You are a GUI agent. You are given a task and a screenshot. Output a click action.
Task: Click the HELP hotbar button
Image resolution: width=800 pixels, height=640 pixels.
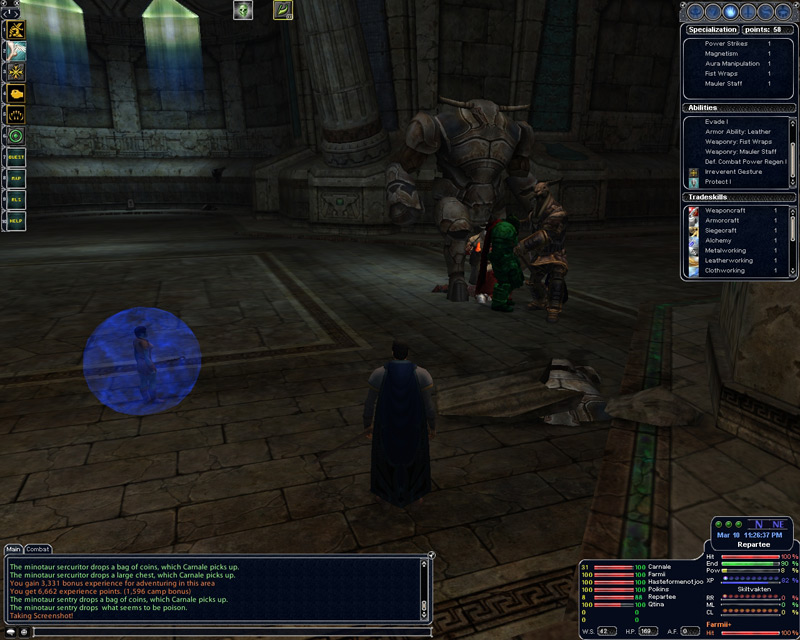(x=15, y=219)
